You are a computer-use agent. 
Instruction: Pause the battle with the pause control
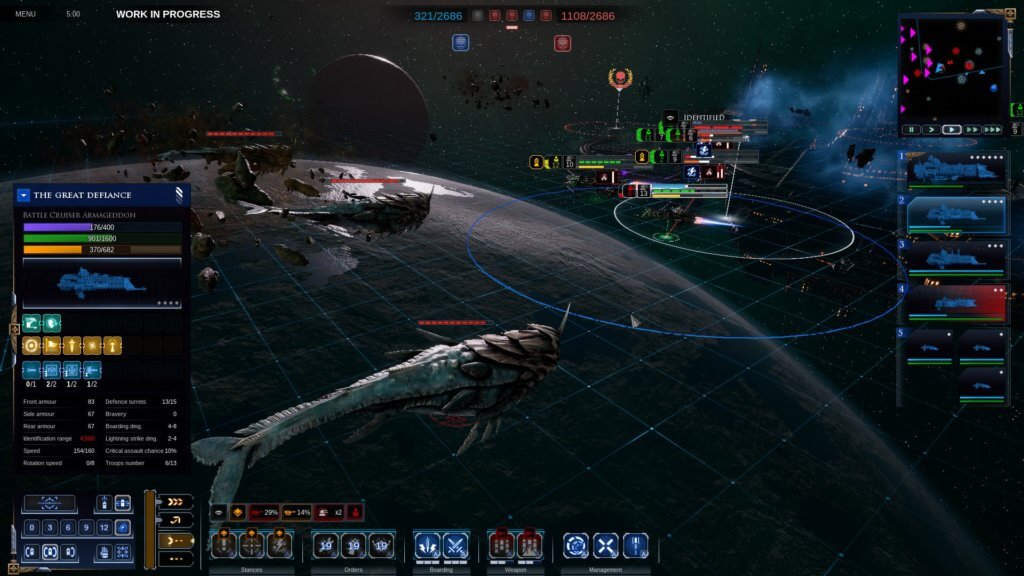pos(911,130)
